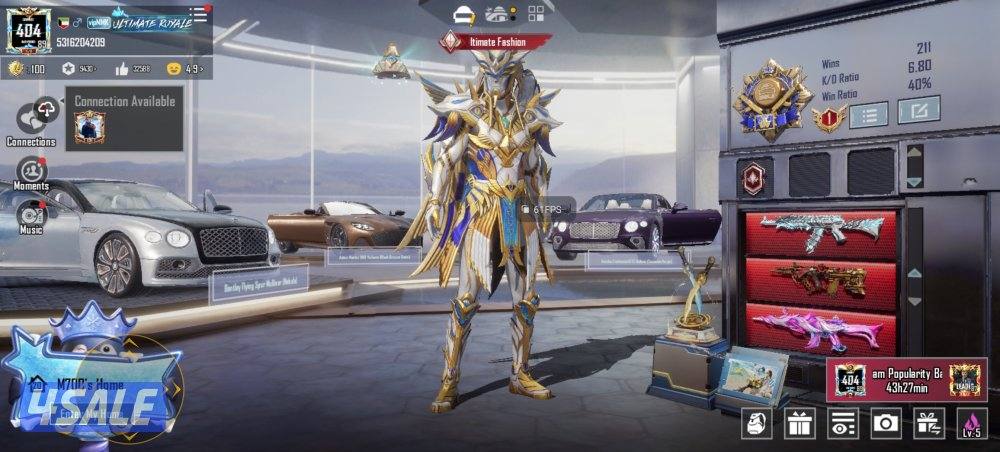Select the ice-blue rifle skin slot
Screen dimensions: 1000x452
pos(819,231)
